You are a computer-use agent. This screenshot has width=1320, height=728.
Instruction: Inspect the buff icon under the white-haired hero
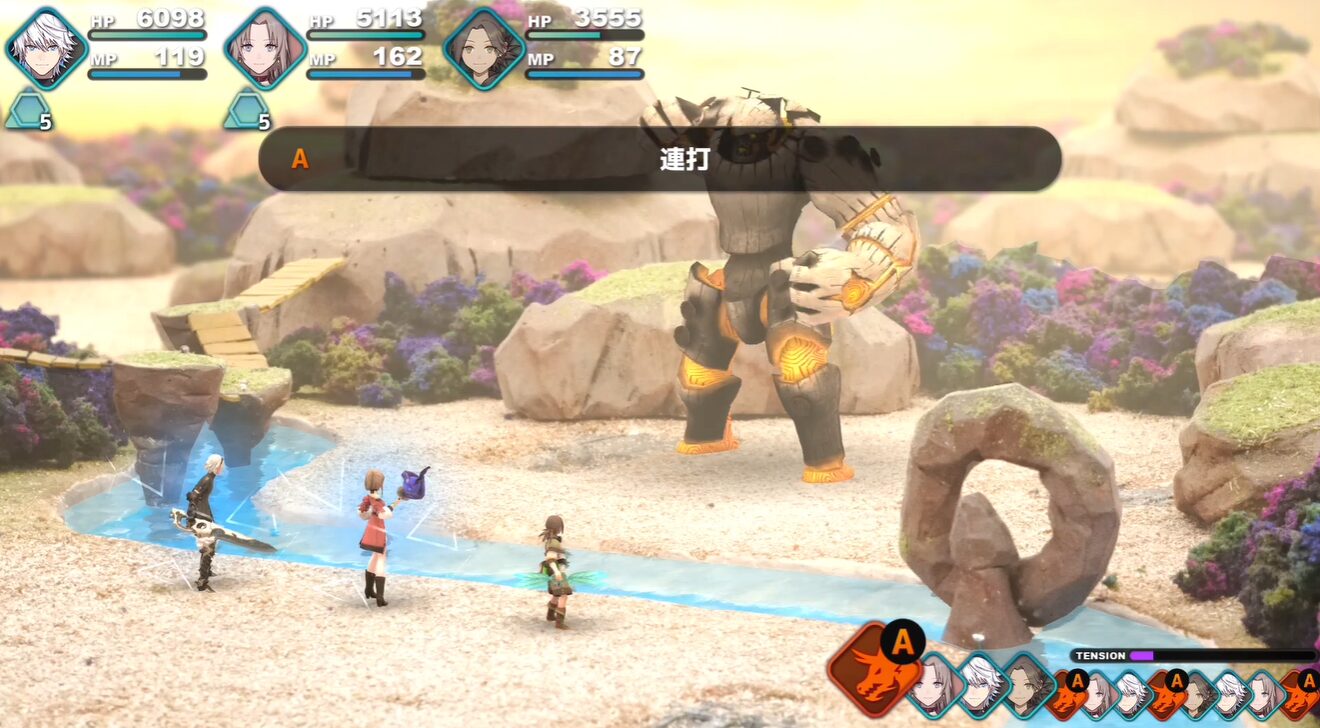pos(27,110)
